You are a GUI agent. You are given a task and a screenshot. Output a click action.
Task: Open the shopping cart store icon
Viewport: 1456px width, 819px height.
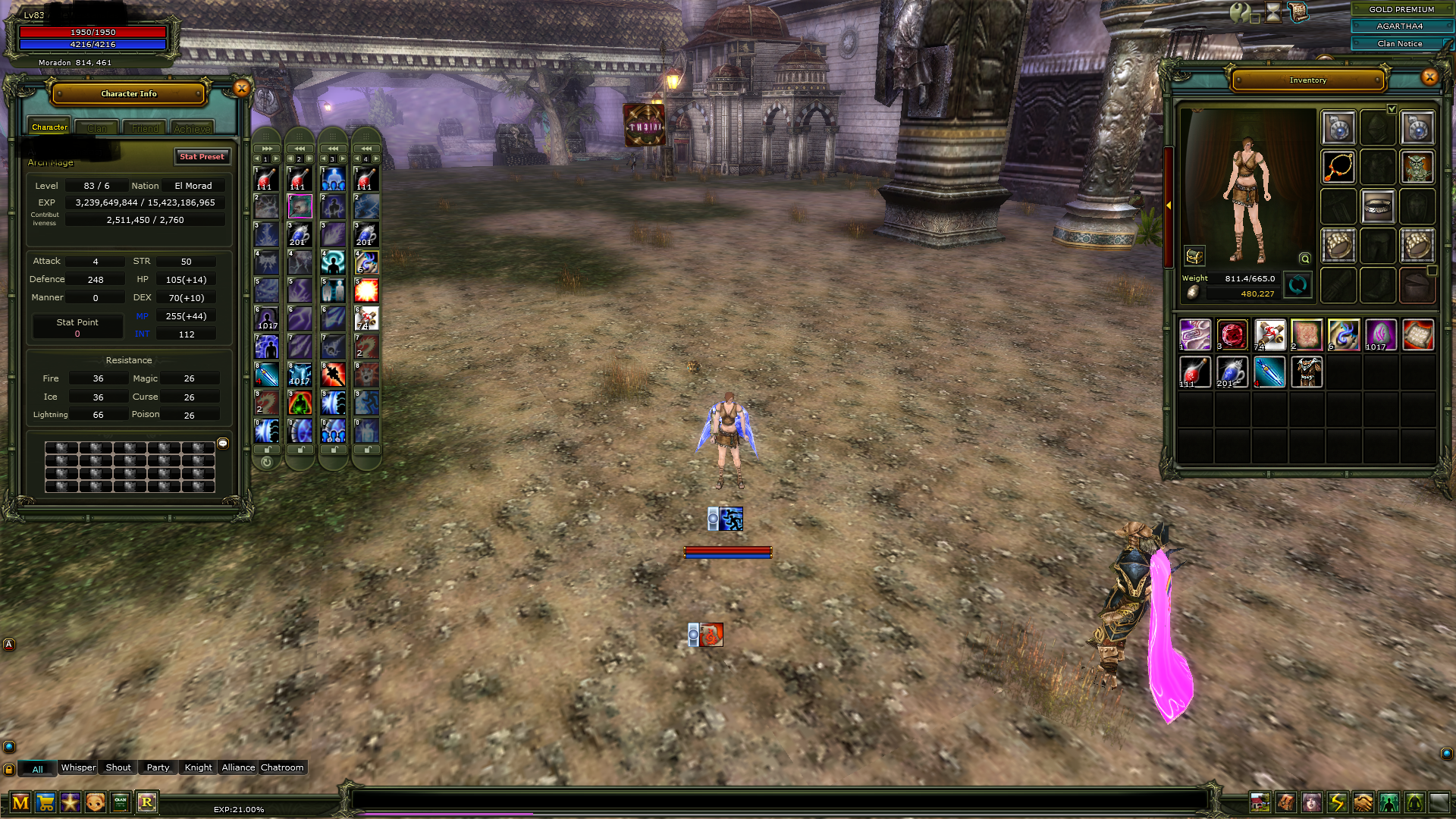click(x=45, y=802)
